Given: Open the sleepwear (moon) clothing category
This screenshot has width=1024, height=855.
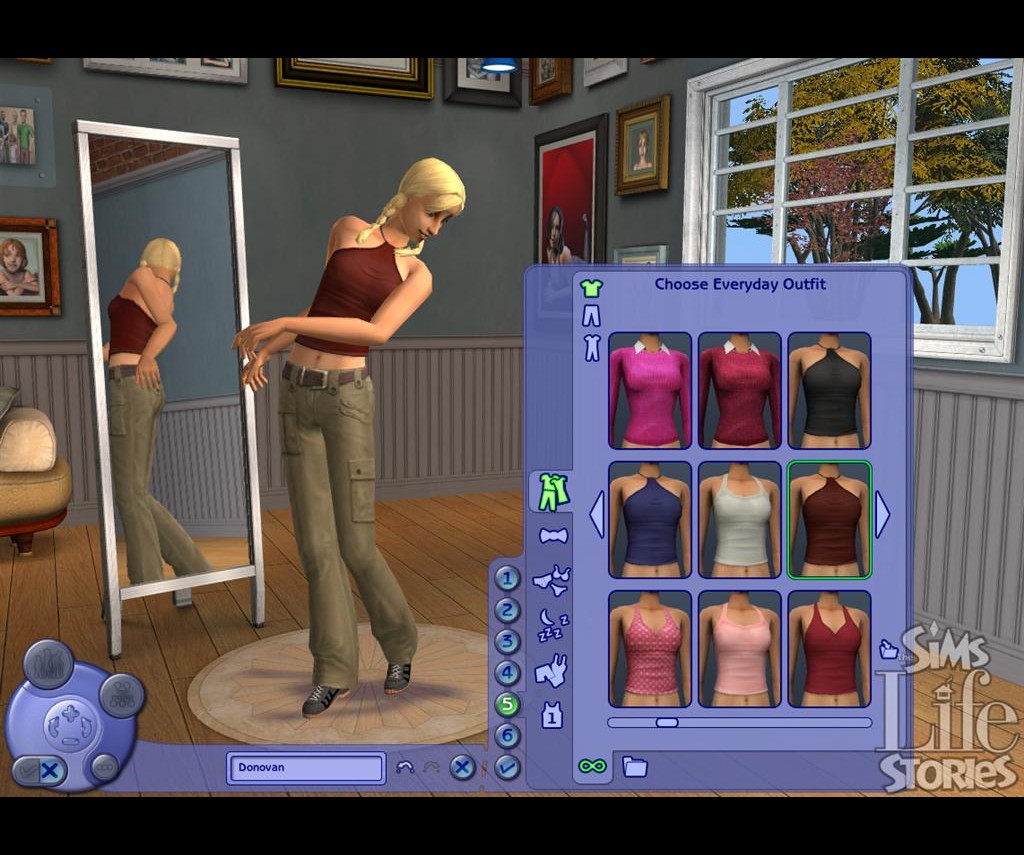Looking at the screenshot, I should [552, 624].
